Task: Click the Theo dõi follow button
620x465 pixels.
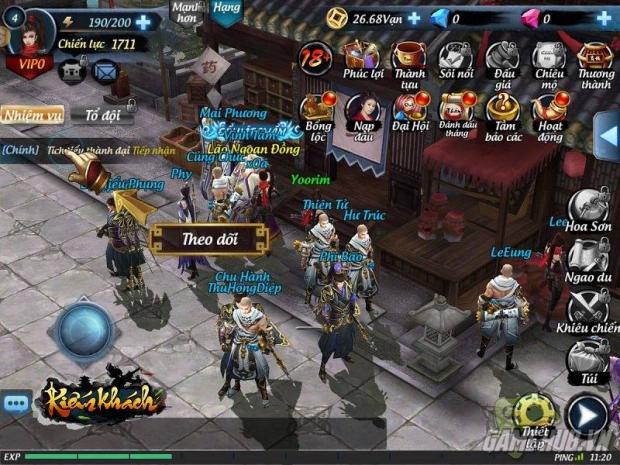Action: click(209, 239)
